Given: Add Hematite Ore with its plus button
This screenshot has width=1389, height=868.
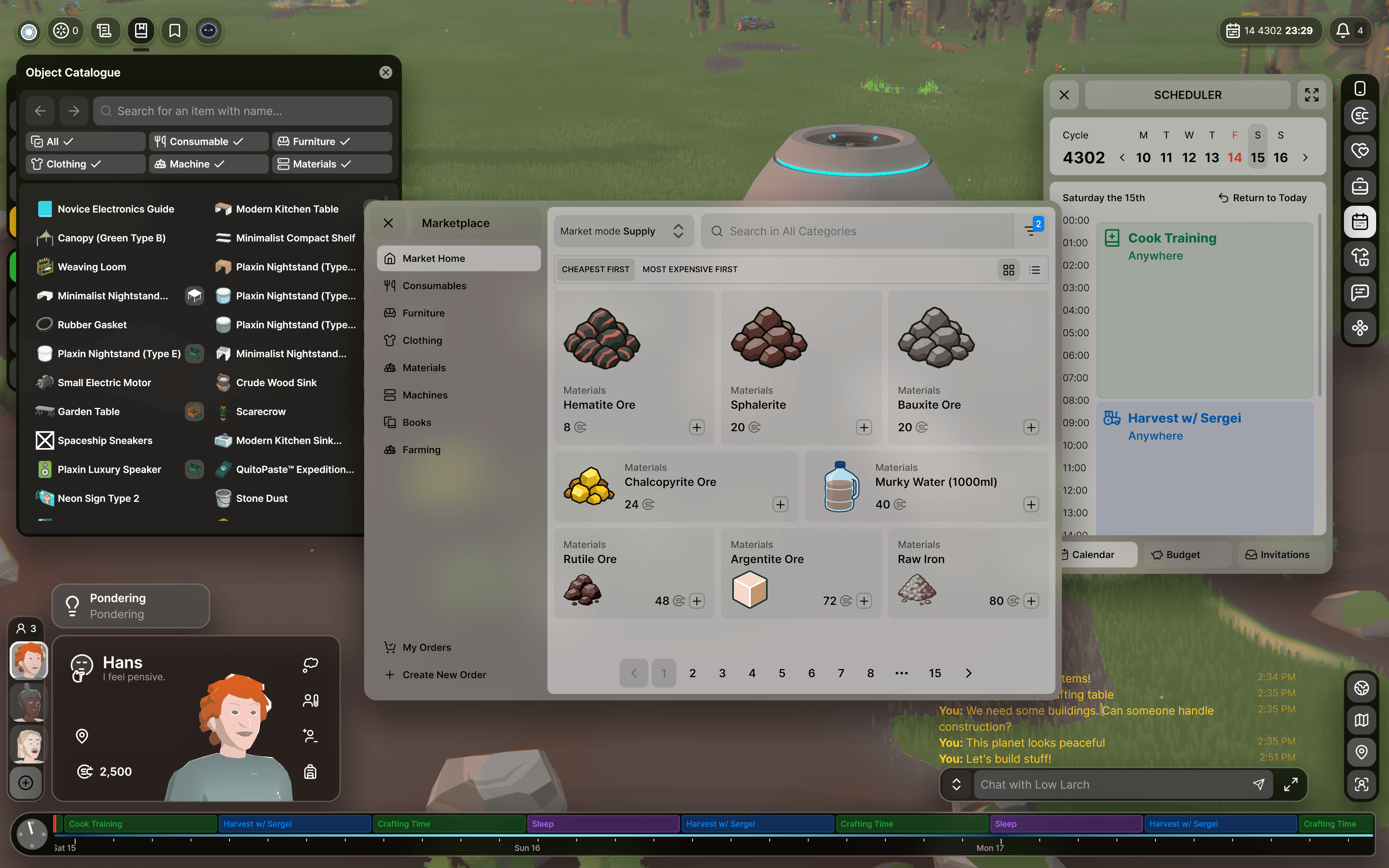Looking at the screenshot, I should click(697, 427).
